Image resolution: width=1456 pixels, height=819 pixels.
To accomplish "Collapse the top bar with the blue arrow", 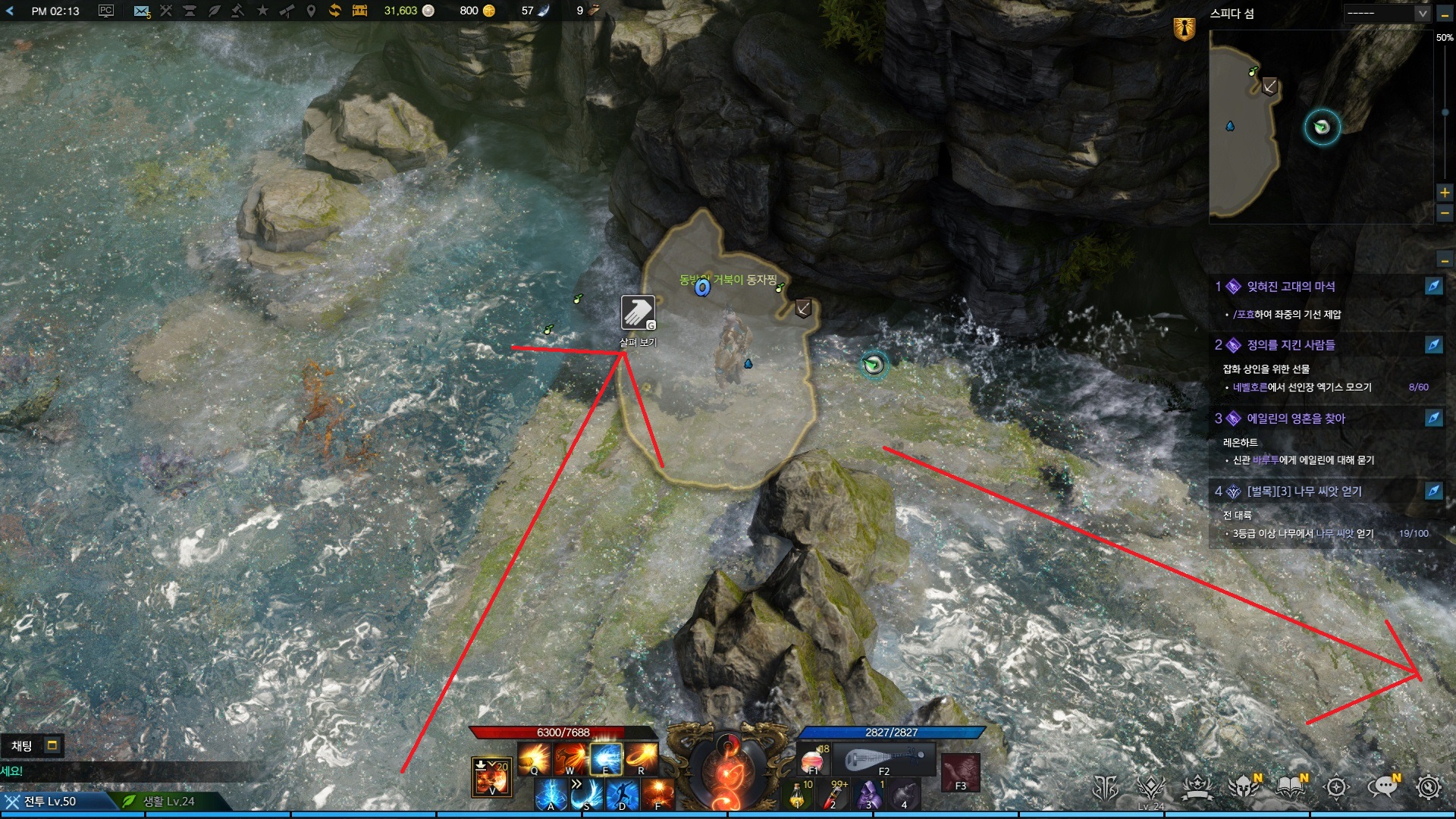I will [10, 11].
